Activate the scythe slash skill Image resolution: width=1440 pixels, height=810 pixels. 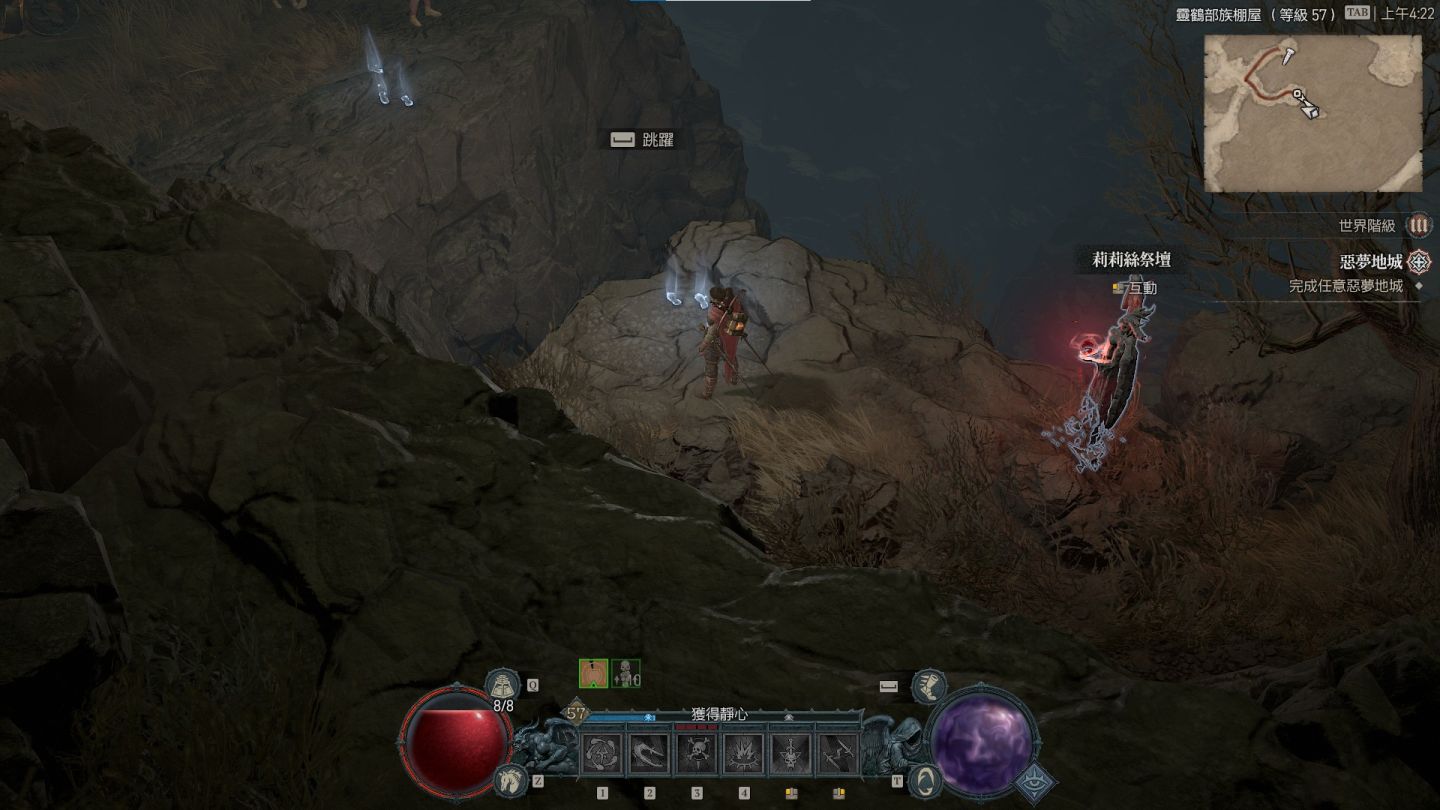pyautogui.click(x=650, y=754)
